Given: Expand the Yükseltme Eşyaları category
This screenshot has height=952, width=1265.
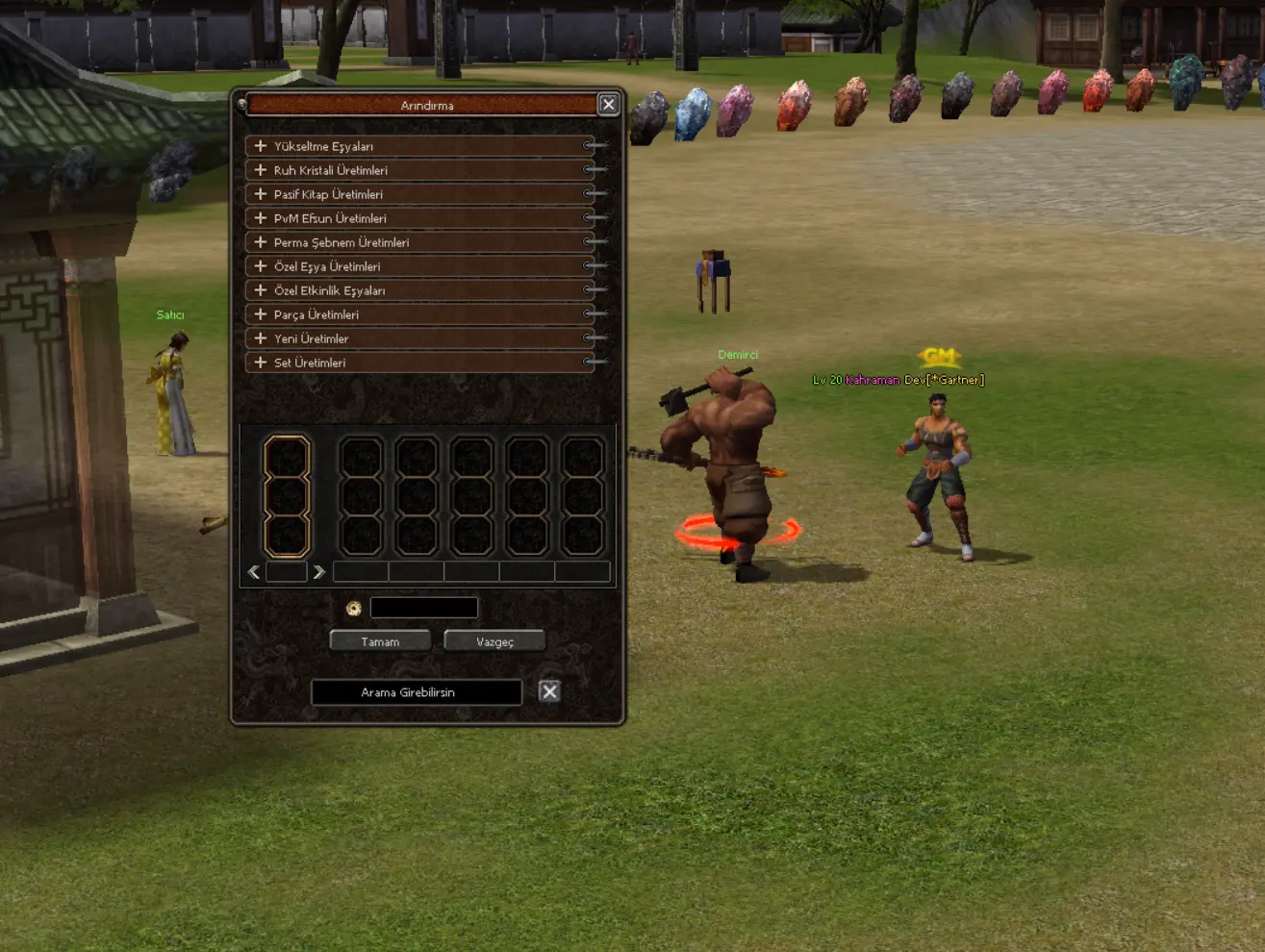Looking at the screenshot, I should point(261,146).
